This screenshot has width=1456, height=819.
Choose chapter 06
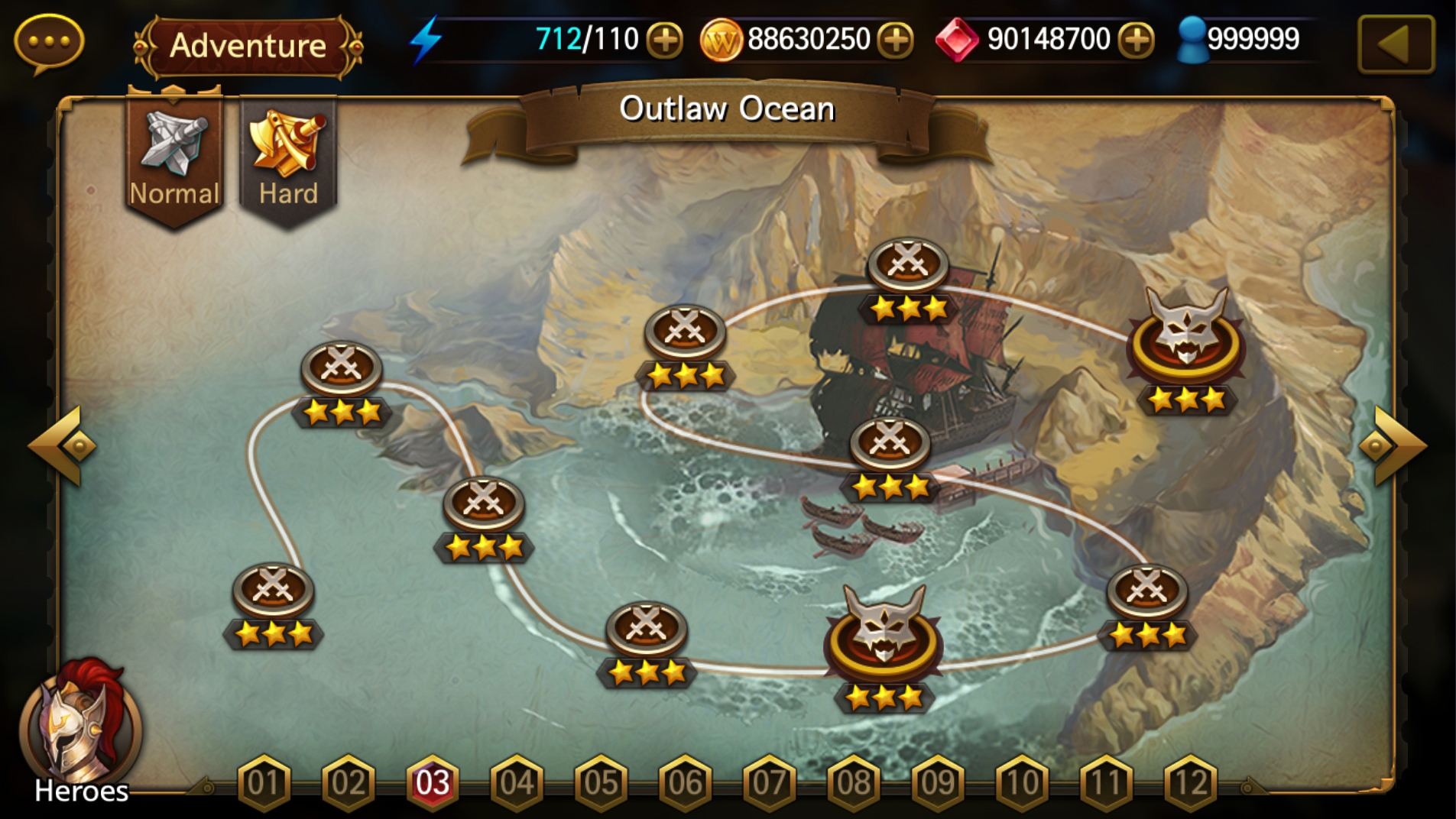click(x=685, y=782)
